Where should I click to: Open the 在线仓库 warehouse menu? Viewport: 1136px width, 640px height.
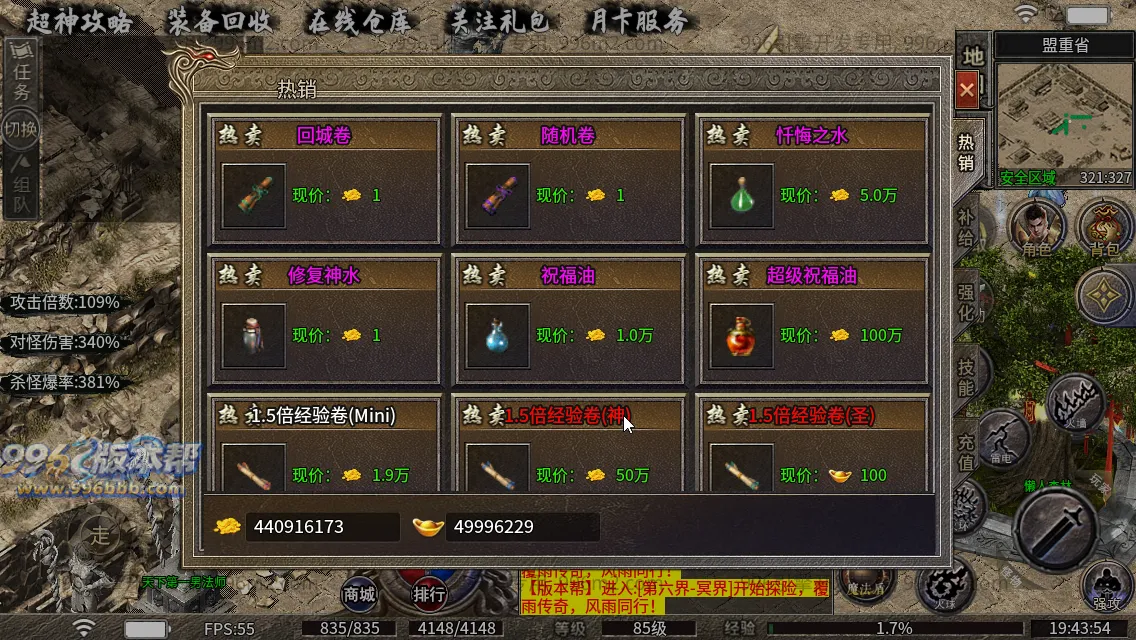[358, 21]
